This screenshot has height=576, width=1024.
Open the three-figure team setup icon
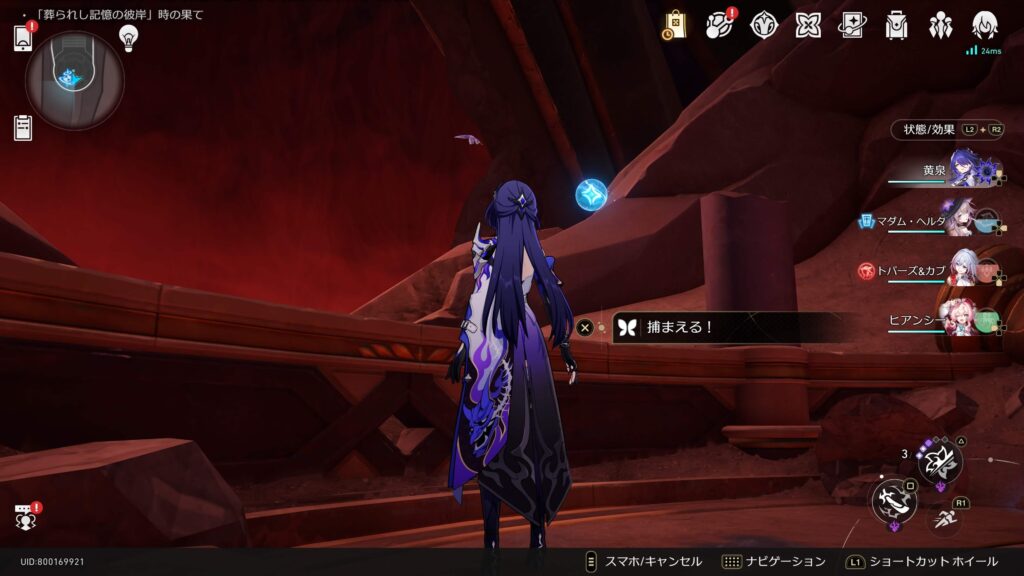940,25
